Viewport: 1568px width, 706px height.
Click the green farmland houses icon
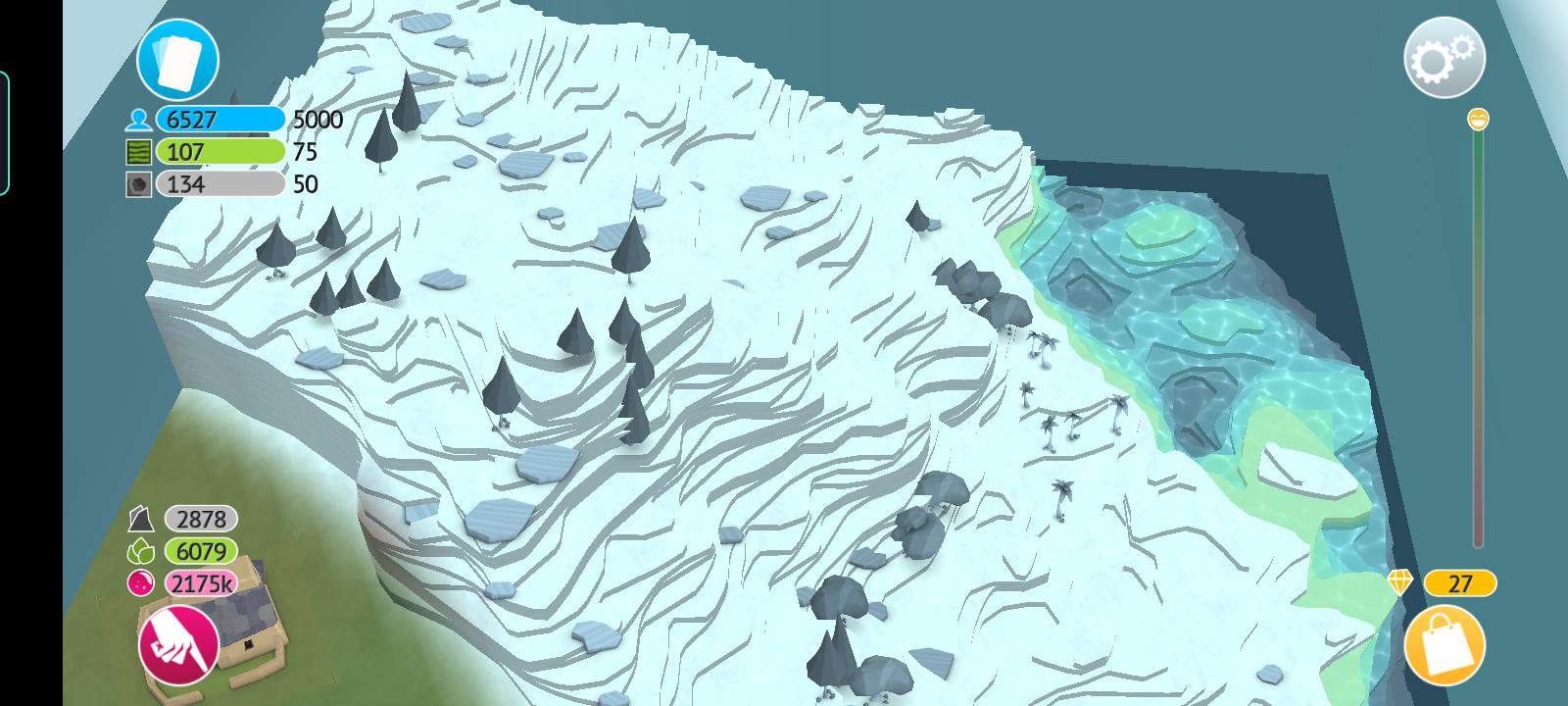[139, 152]
